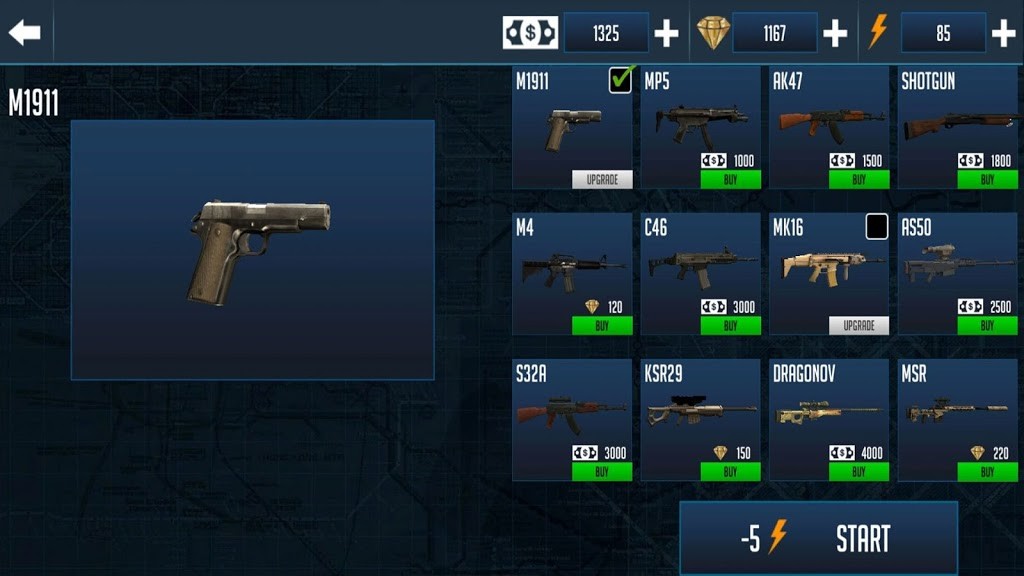Start the mission for 5 energy
1024x576 pixels.
point(818,539)
